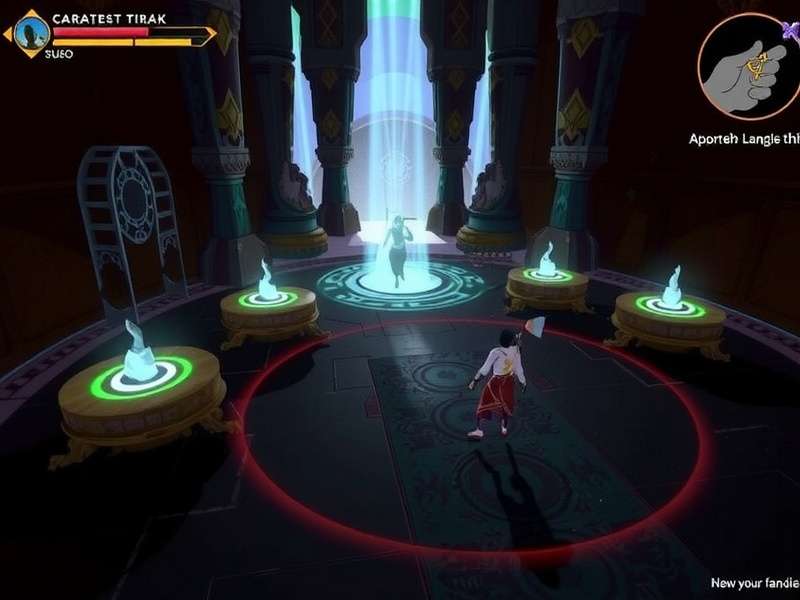Click the character portrait beside the health bar
The height and width of the screenshot is (600, 800).
30,35
